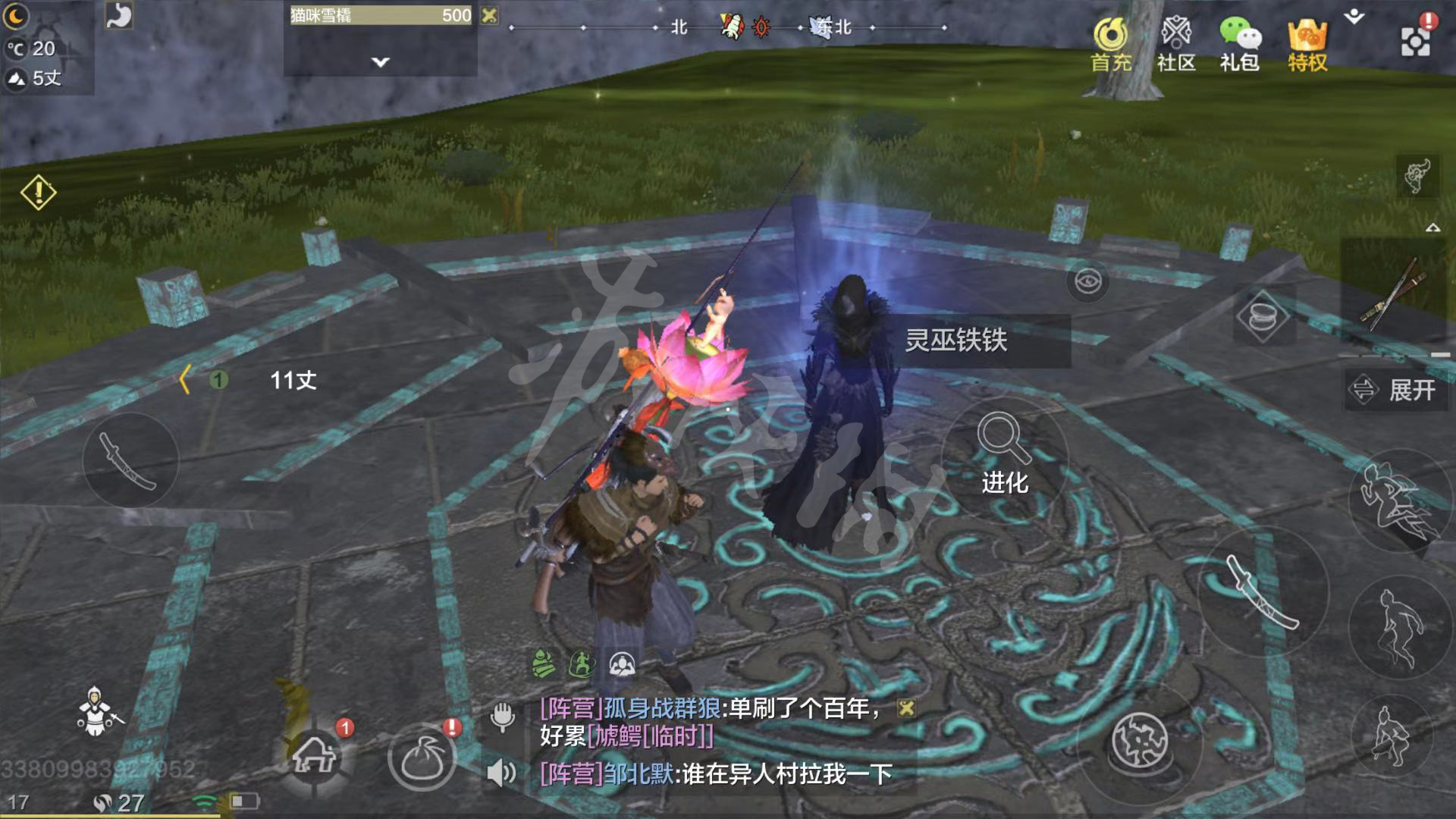Close the chat message with the X
The width and height of the screenshot is (1456, 819).
coord(906,708)
